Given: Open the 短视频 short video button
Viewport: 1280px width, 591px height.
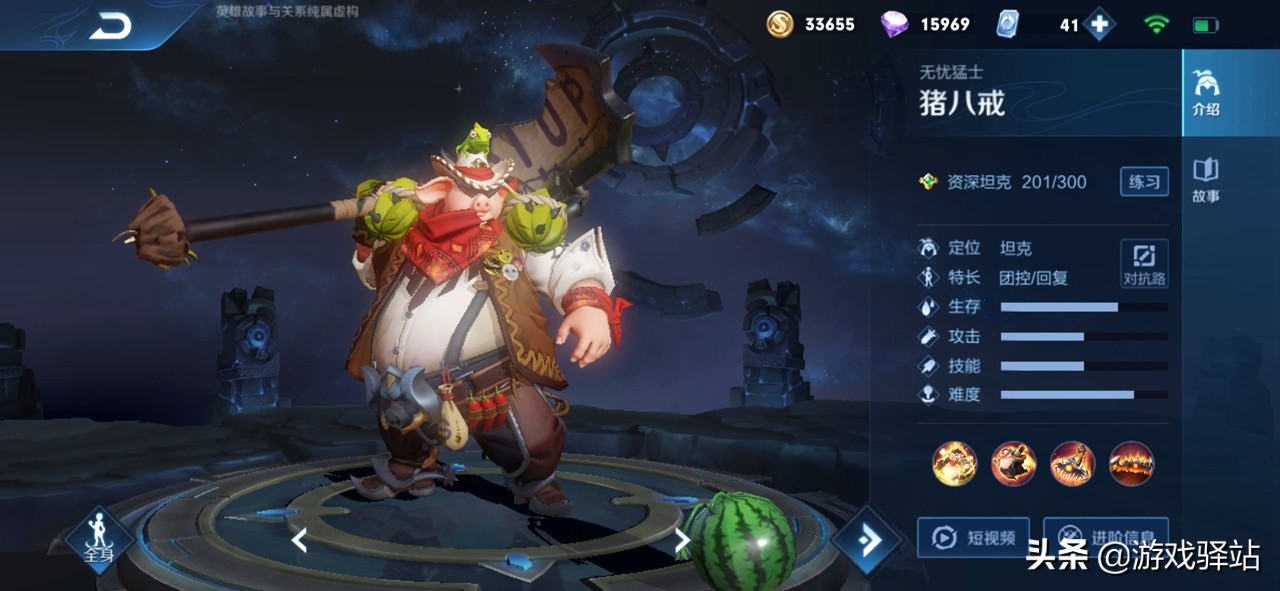Looking at the screenshot, I should pyautogui.click(x=973, y=538).
